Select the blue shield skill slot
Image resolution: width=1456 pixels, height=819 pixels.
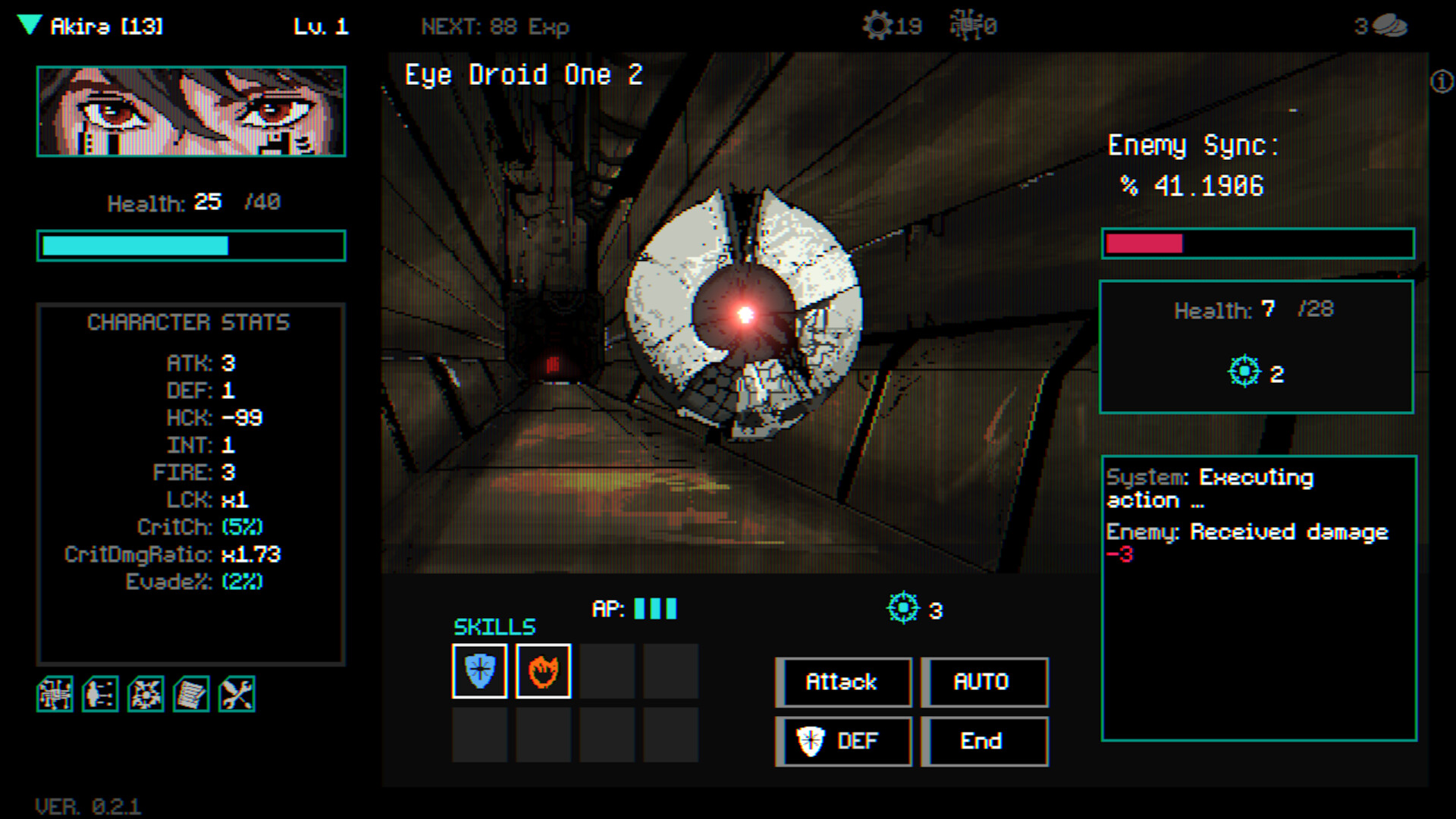click(x=480, y=670)
